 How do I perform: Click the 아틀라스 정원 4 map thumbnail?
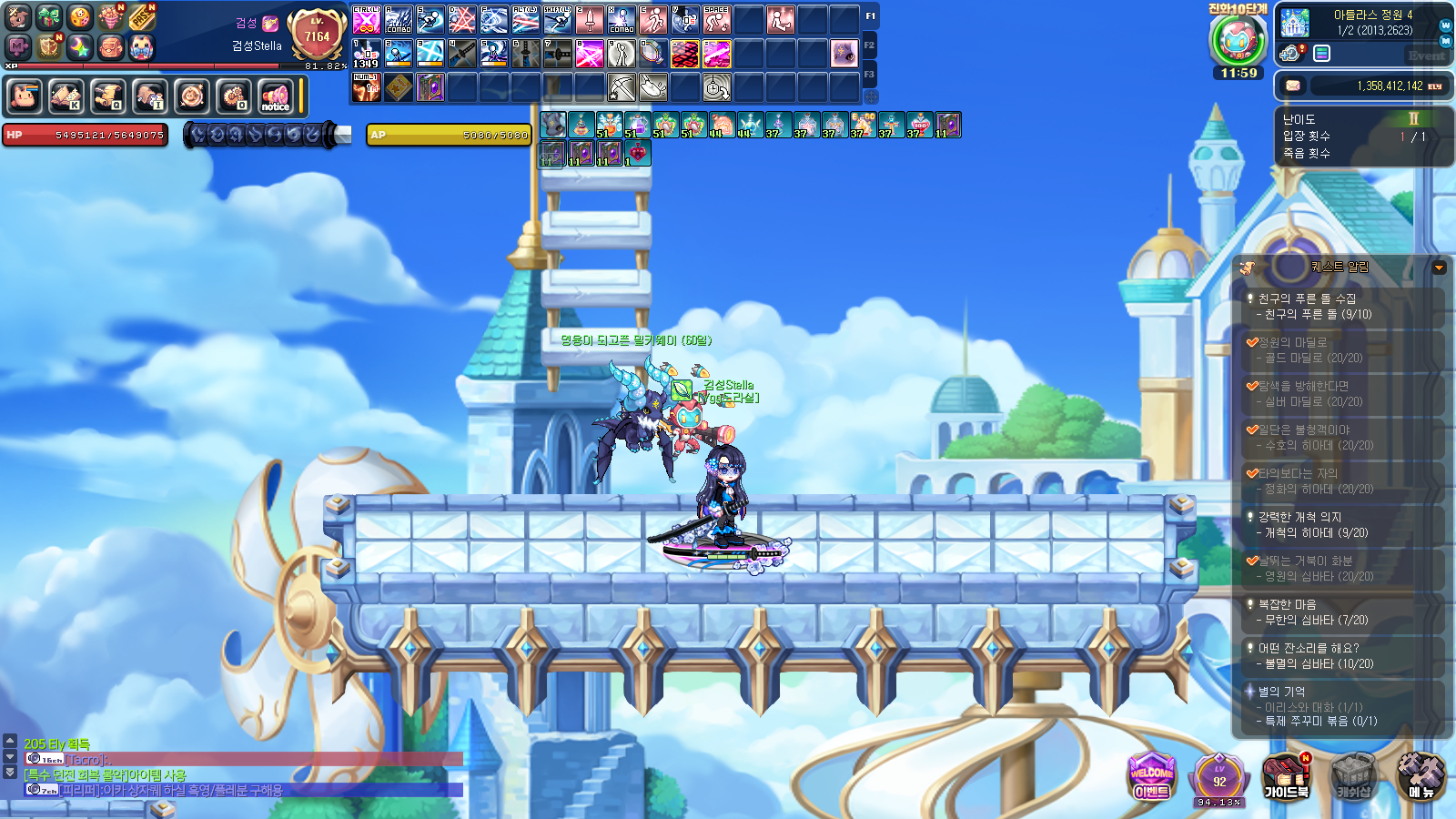pos(1295,23)
